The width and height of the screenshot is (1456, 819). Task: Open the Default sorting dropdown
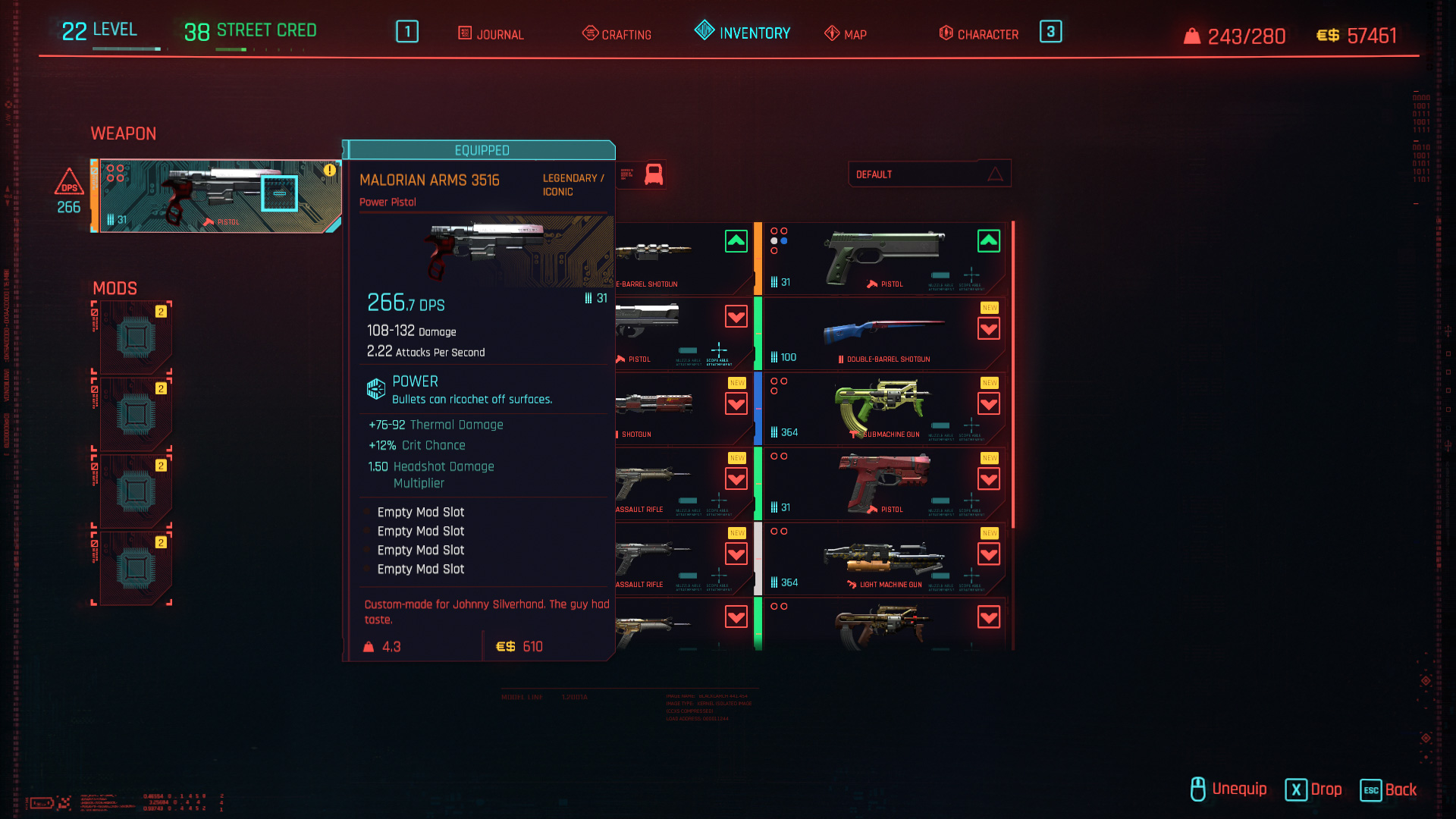coord(929,174)
